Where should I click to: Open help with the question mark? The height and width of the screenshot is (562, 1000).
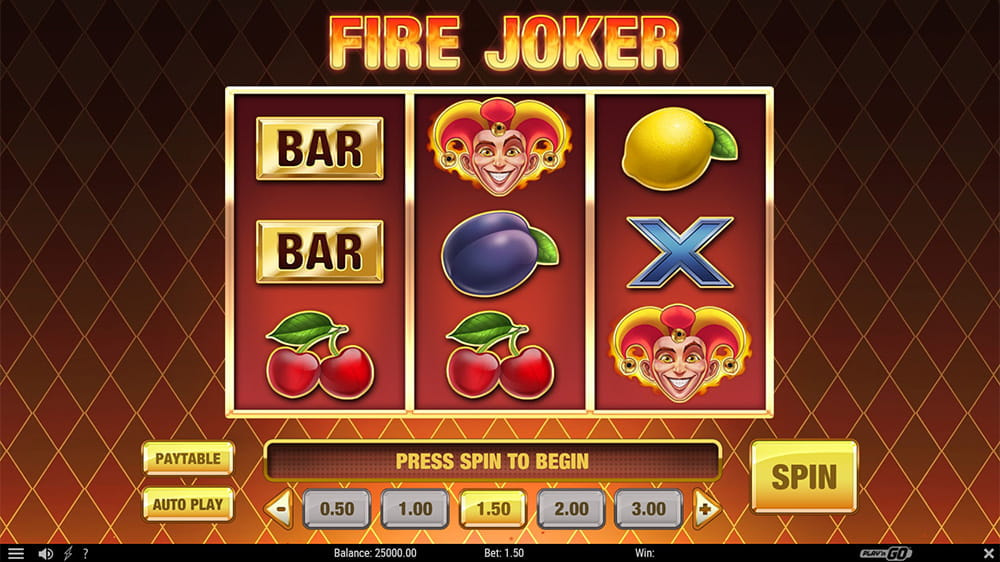tap(85, 553)
